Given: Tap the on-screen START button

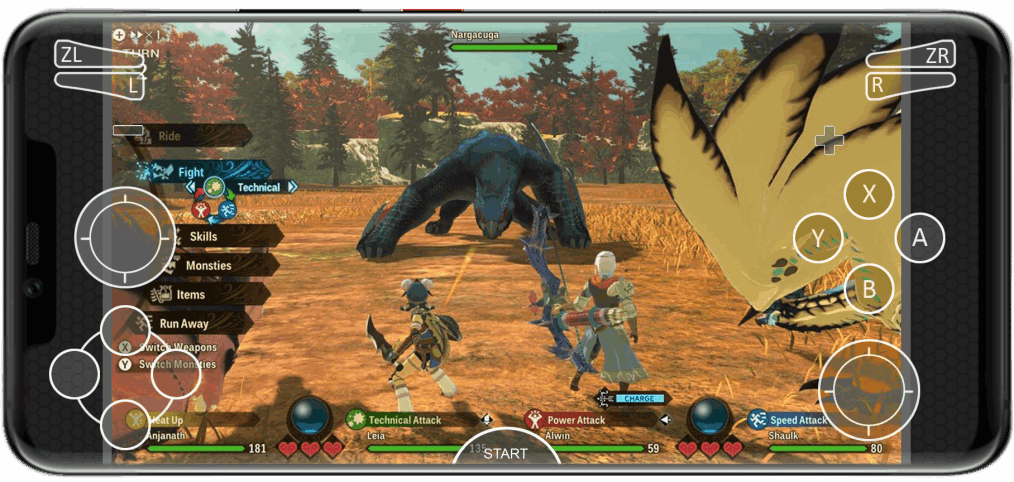Looking at the screenshot, I should tap(505, 454).
